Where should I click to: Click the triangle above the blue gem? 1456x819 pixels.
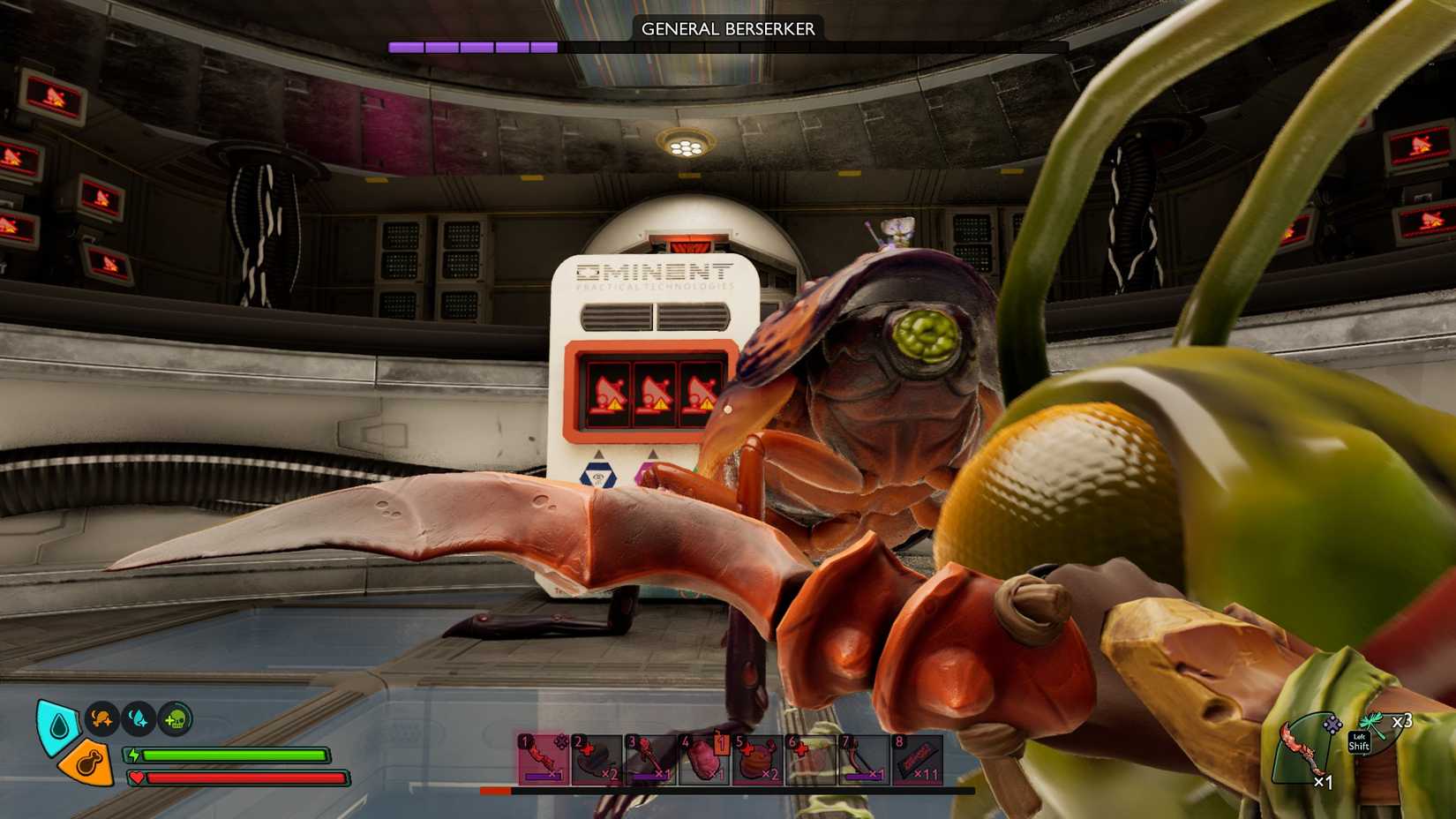[597, 454]
